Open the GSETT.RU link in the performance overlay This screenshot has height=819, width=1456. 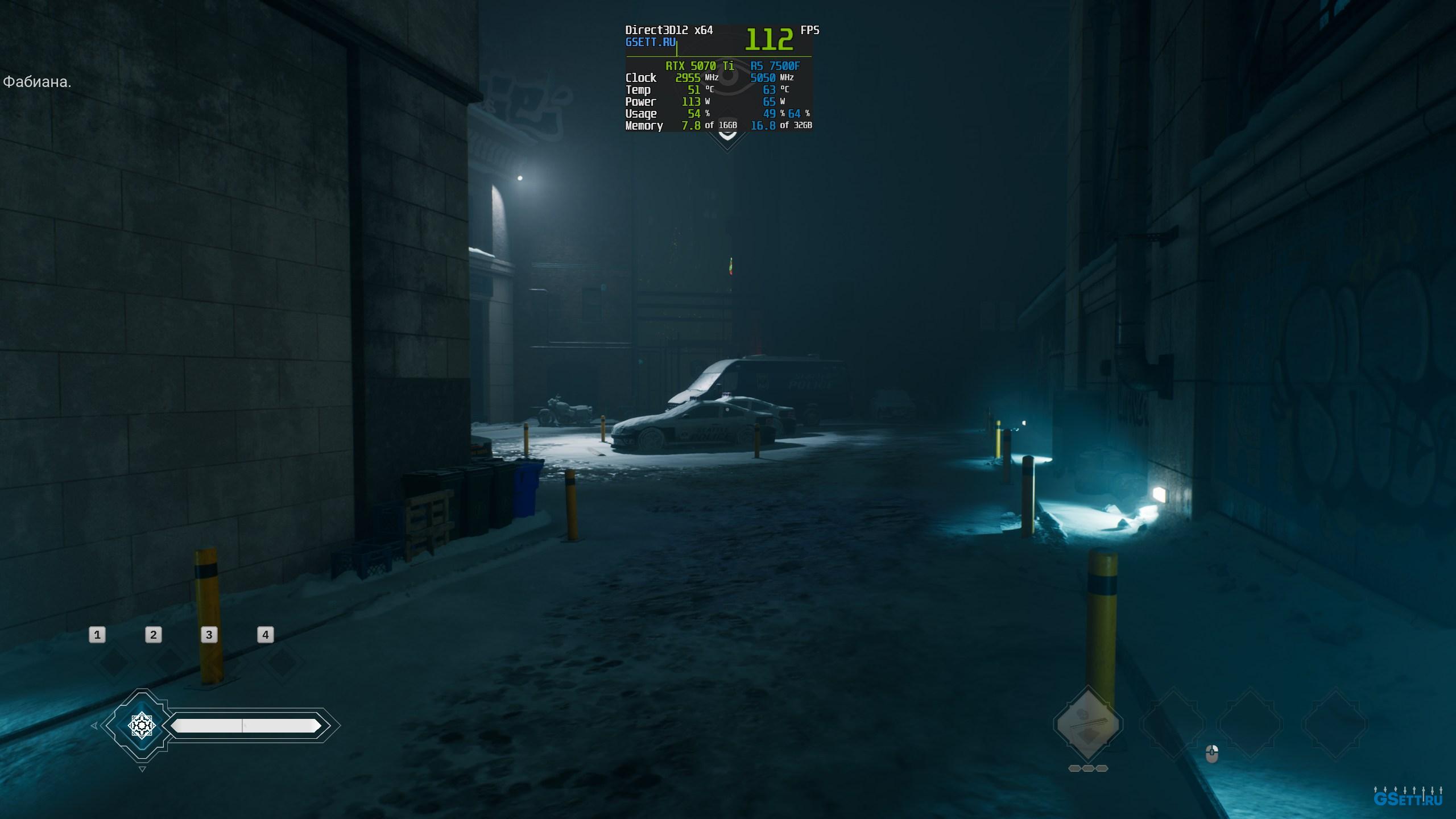point(650,43)
